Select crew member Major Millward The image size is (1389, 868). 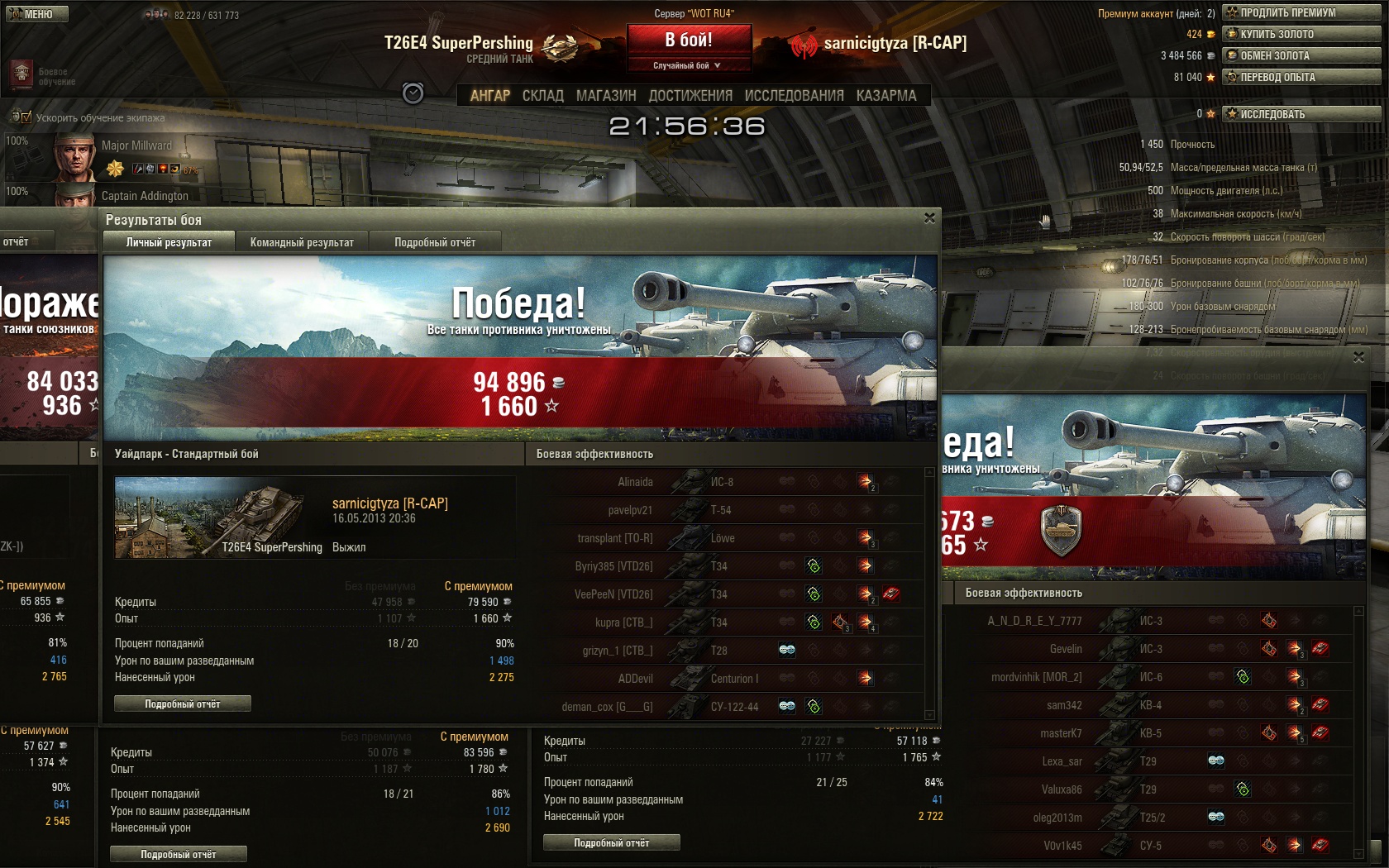click(x=136, y=145)
